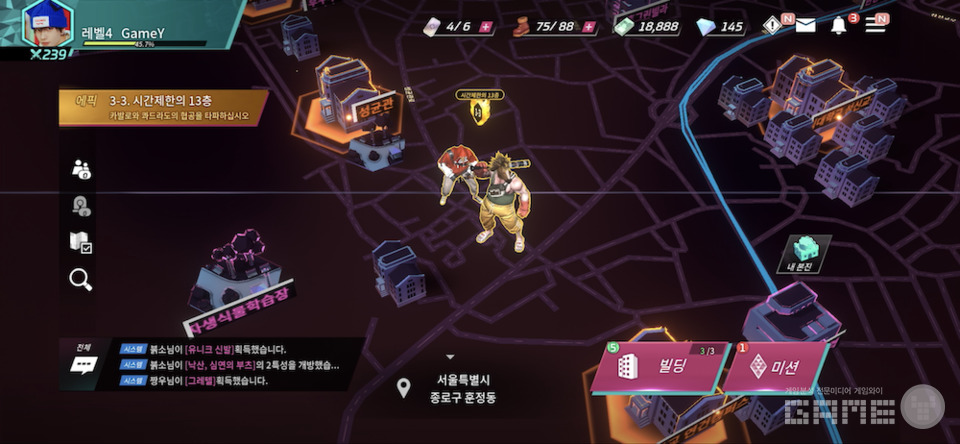This screenshot has width=960, height=444.
Task: Open the map checklist icon
Action: click(81, 242)
